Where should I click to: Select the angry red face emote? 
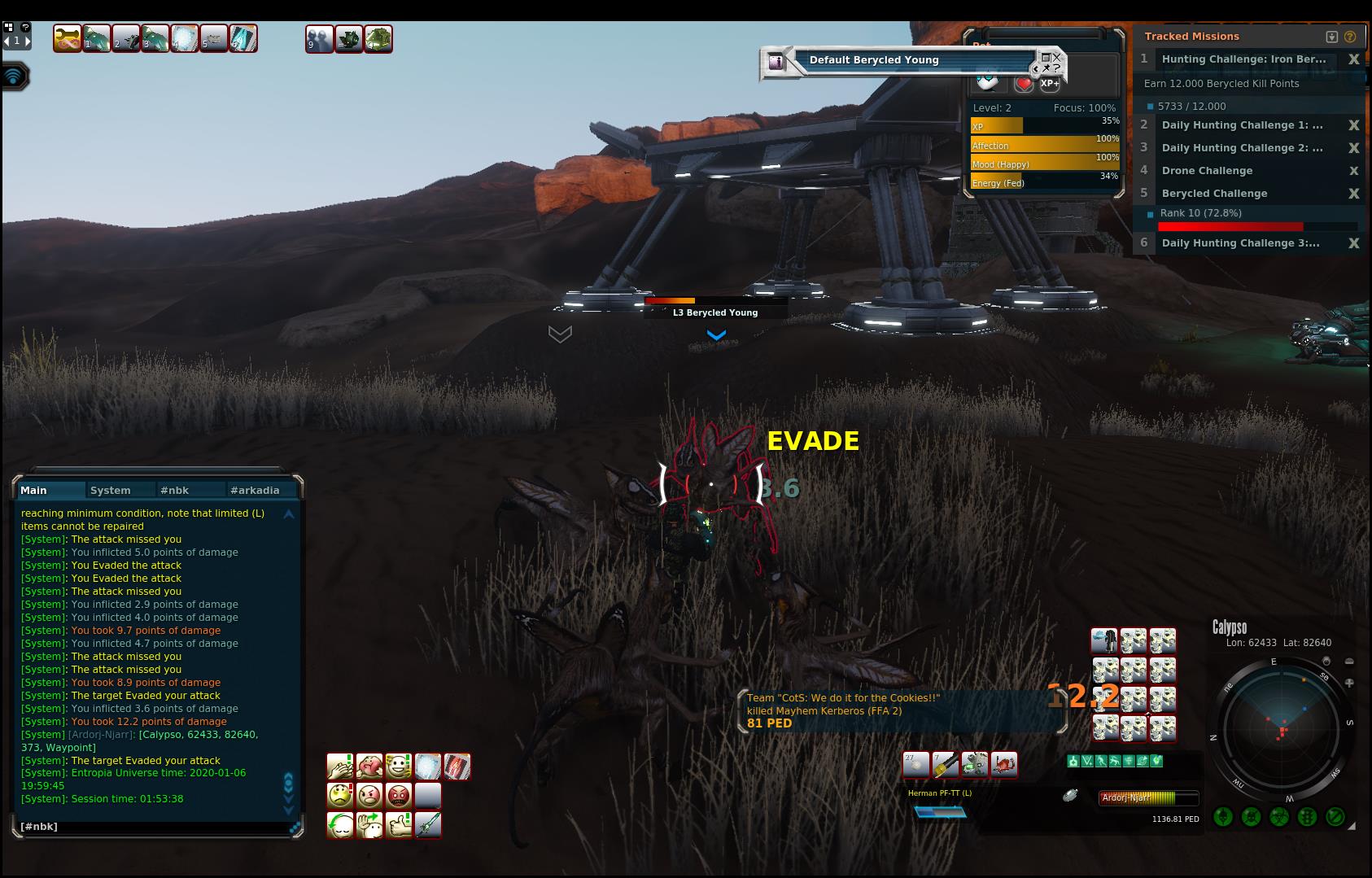[x=399, y=795]
